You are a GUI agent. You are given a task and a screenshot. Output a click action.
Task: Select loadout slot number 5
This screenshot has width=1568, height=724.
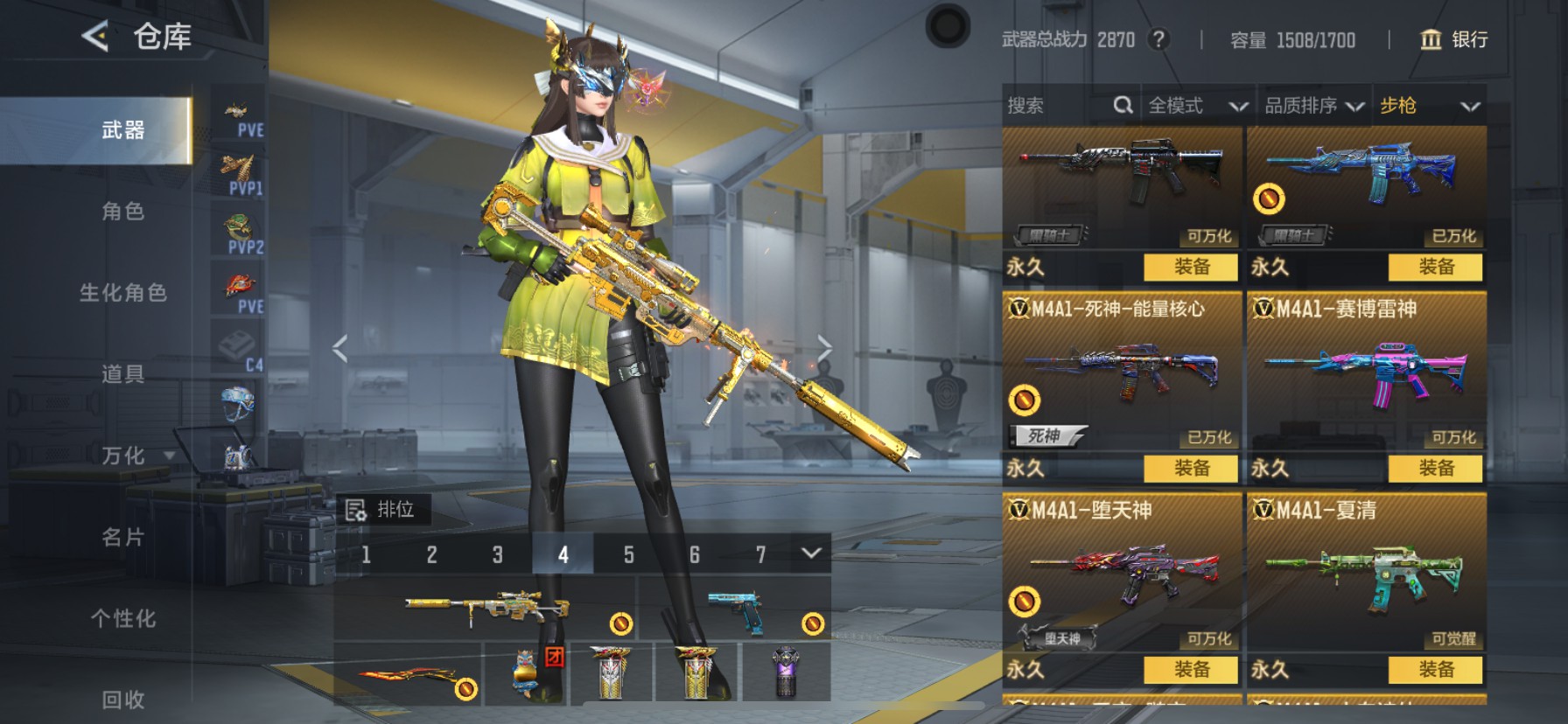[628, 554]
